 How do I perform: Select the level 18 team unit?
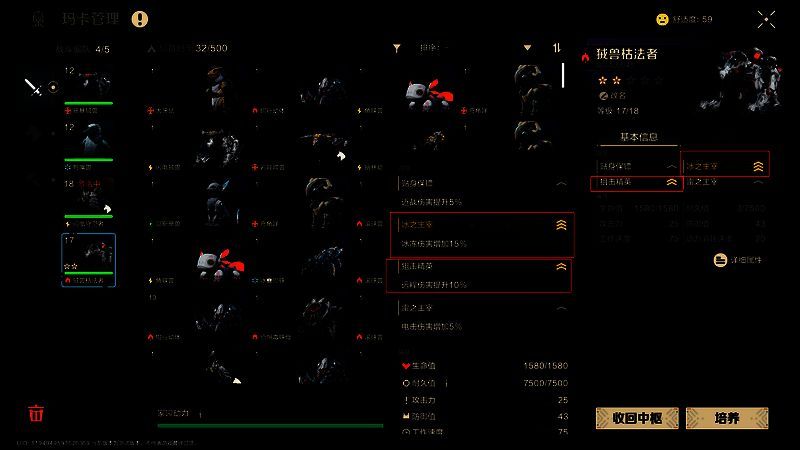pos(89,200)
